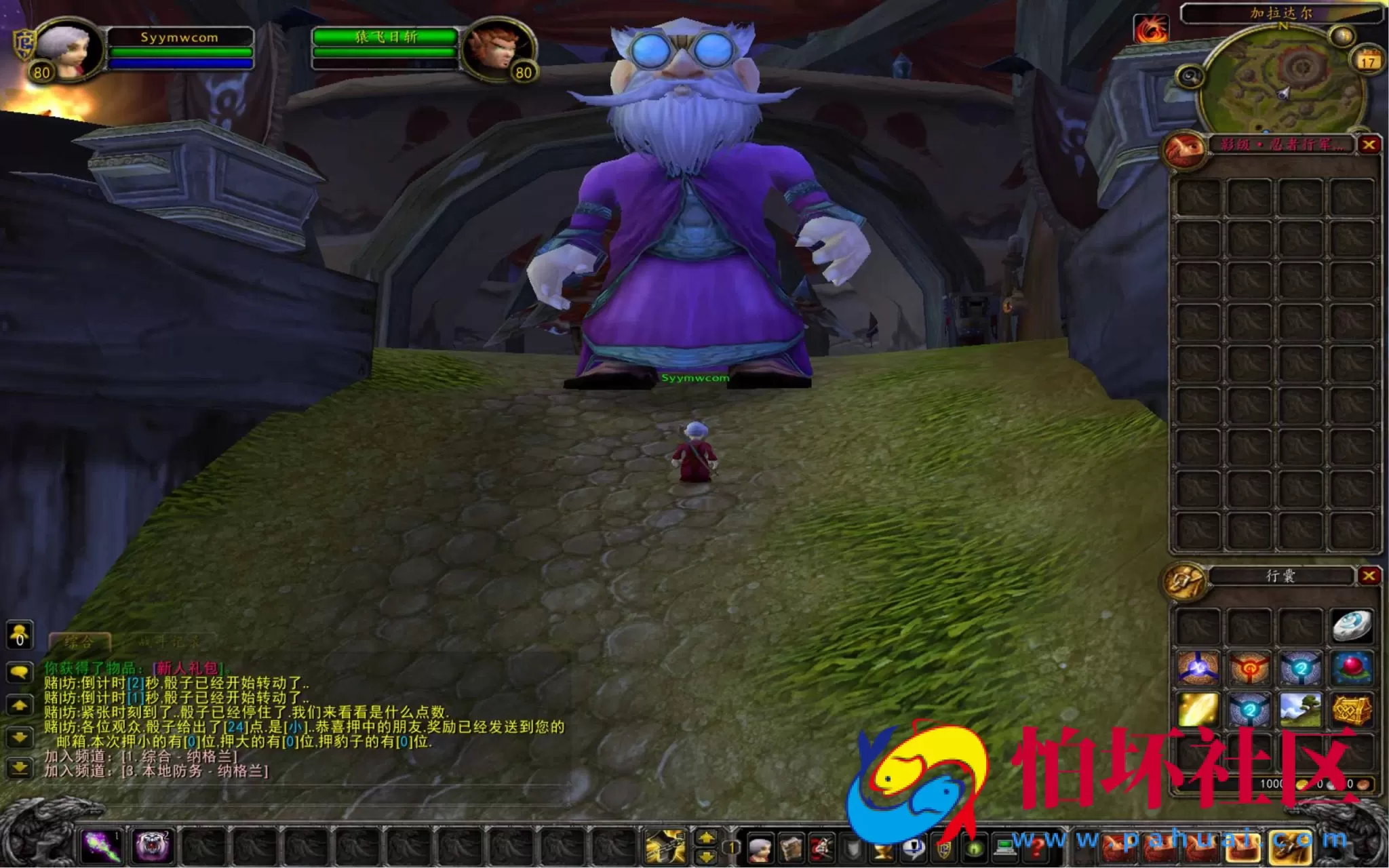The width and height of the screenshot is (1389, 868).
Task: Click the [新人礼包] item link in chat
Action: point(188,668)
